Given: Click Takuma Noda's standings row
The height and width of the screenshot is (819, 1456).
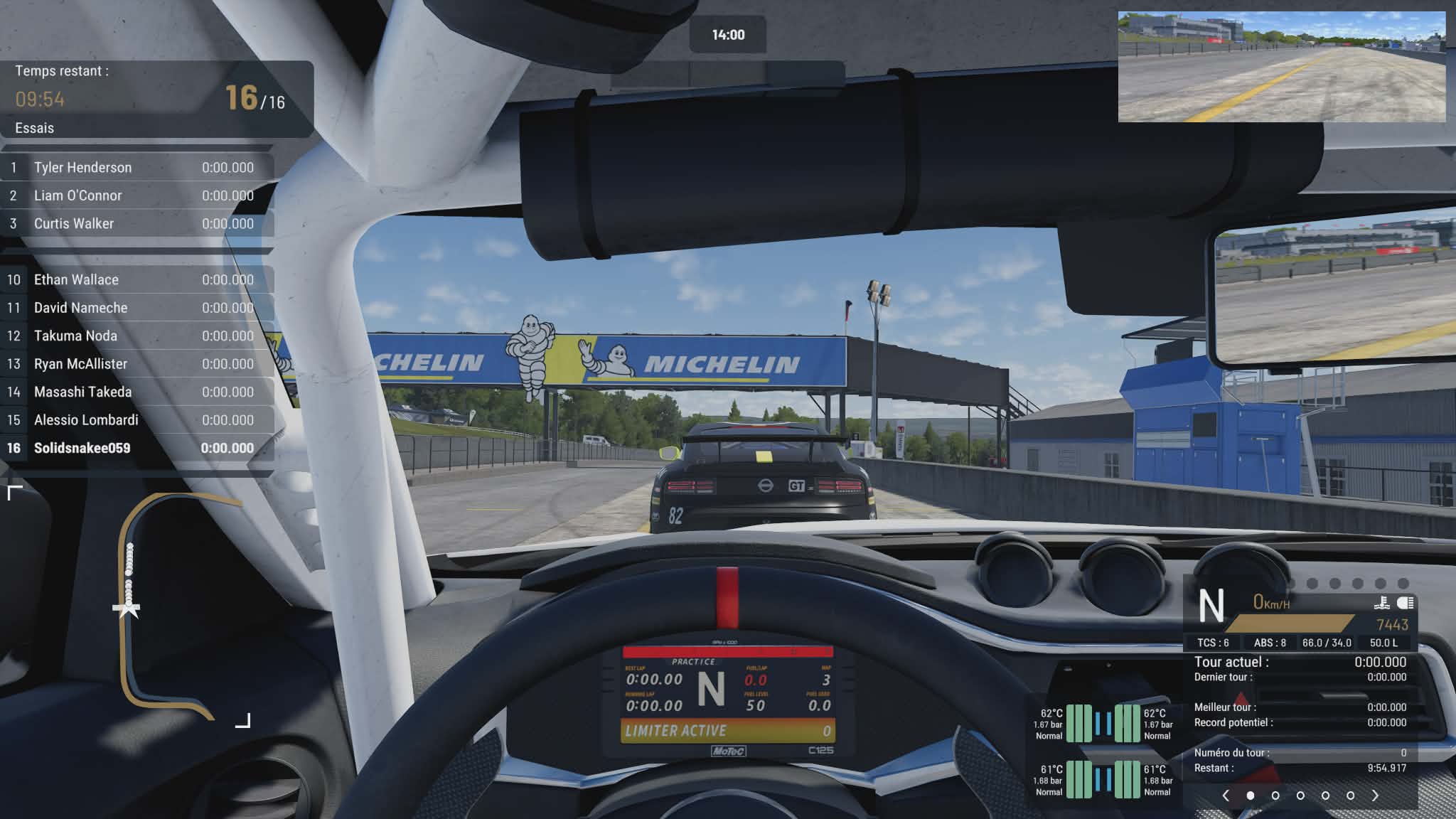Looking at the screenshot, I should [x=136, y=336].
